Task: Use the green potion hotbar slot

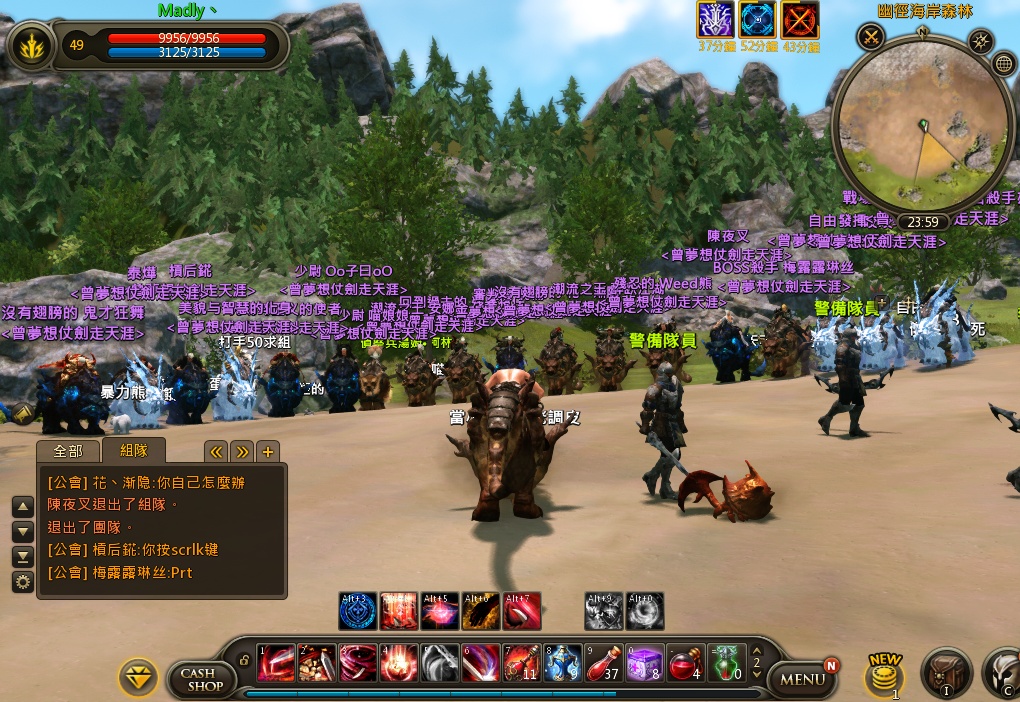Action: (x=725, y=663)
